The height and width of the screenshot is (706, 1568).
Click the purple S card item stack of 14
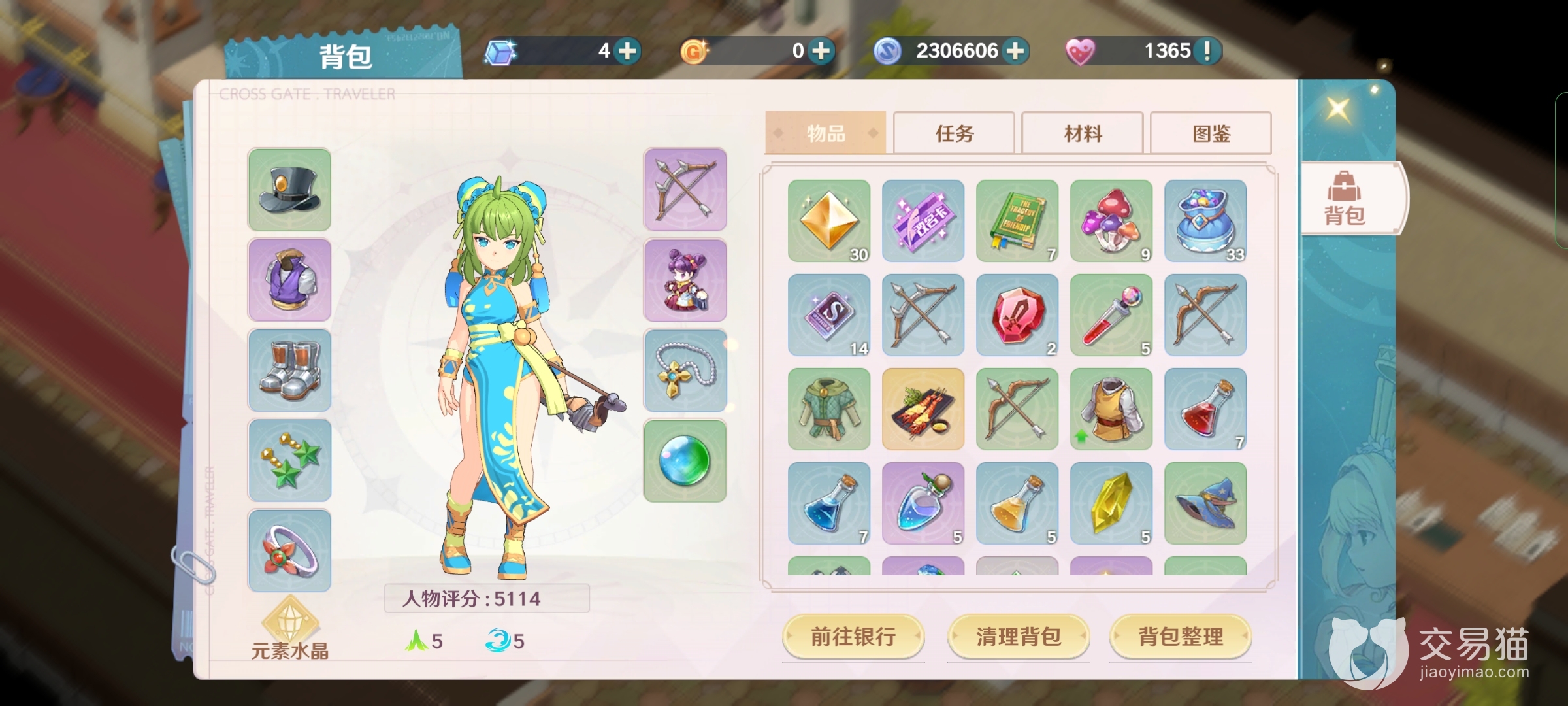(x=828, y=315)
